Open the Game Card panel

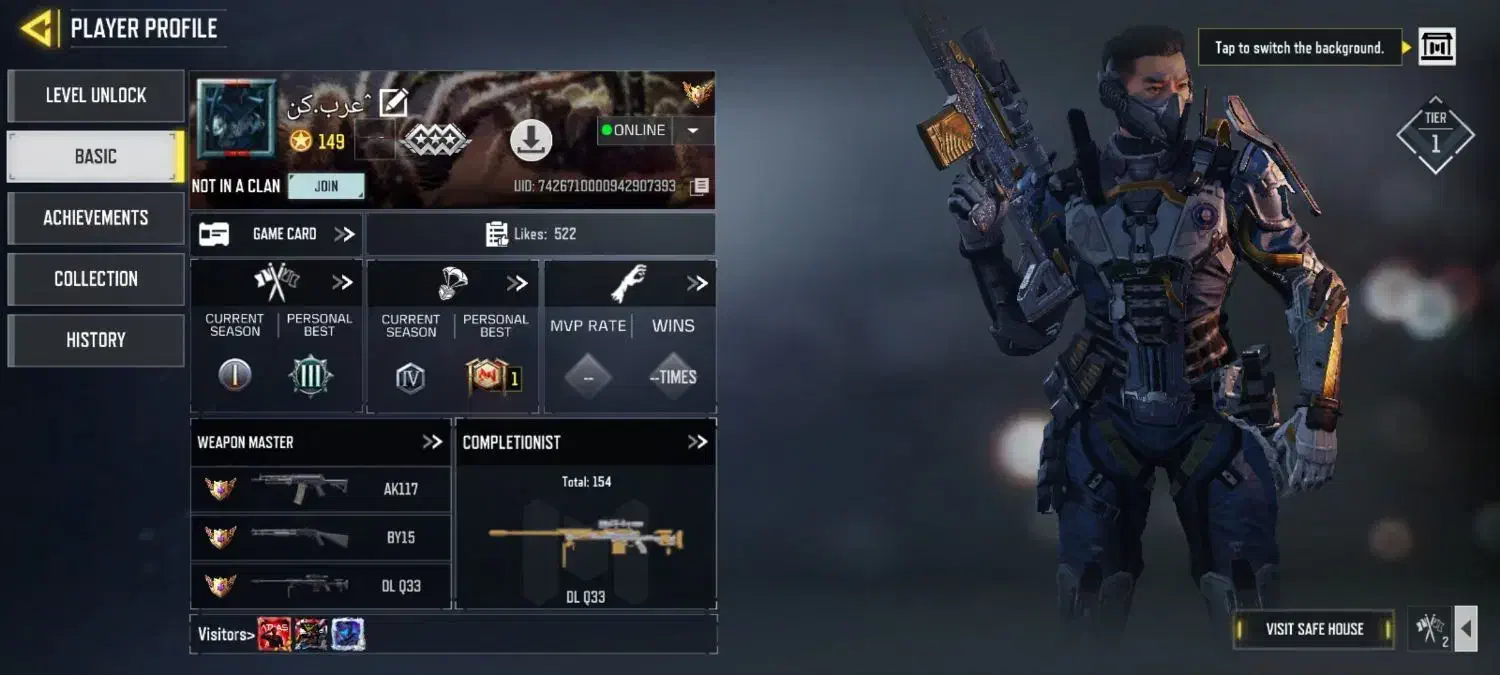click(276, 234)
